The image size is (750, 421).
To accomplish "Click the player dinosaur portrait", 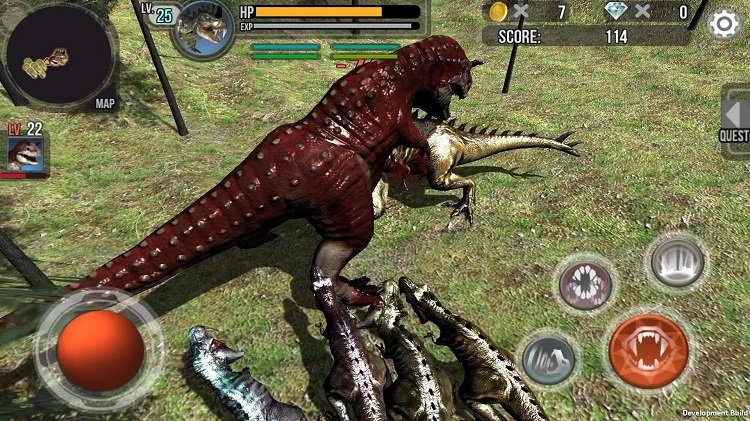I will [203, 29].
